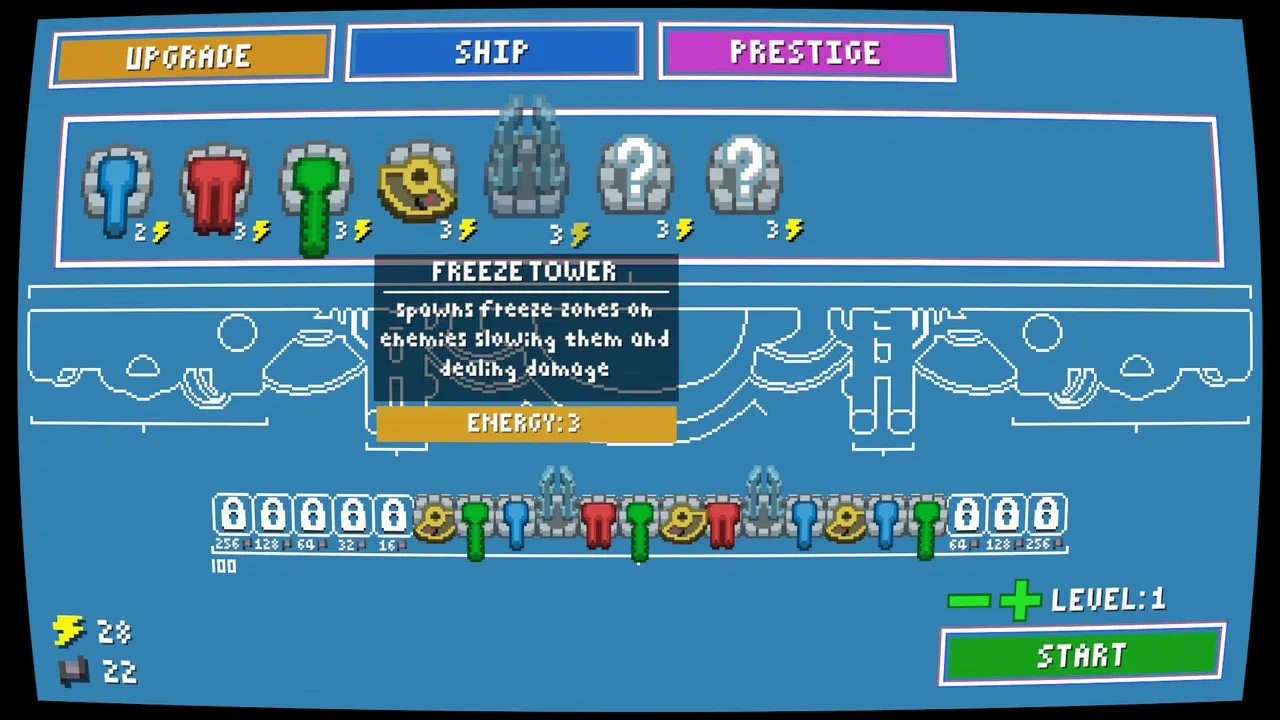This screenshot has height=720, width=1280.
Task: Choose the red tower in shop
Action: [x=216, y=190]
